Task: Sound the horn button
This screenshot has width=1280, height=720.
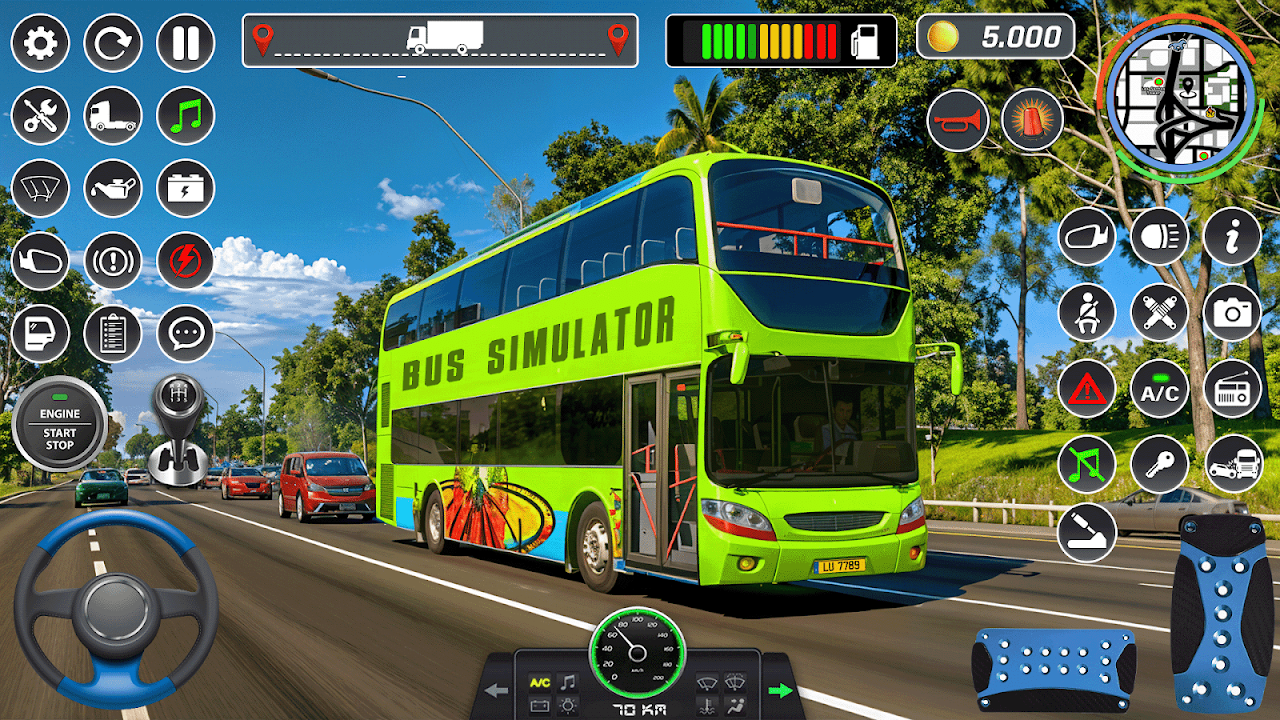Action: 957,121
